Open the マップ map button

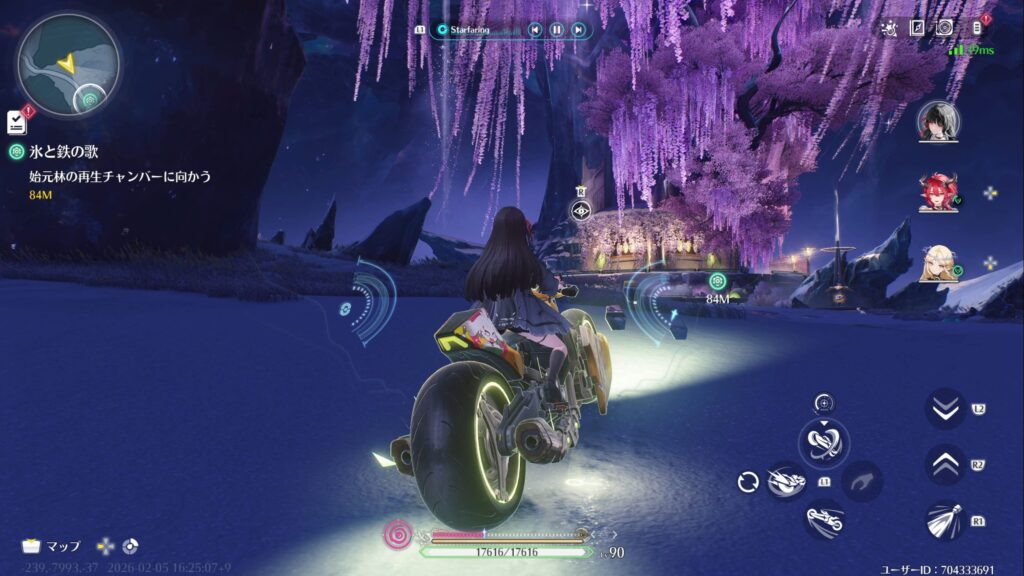(x=52, y=546)
